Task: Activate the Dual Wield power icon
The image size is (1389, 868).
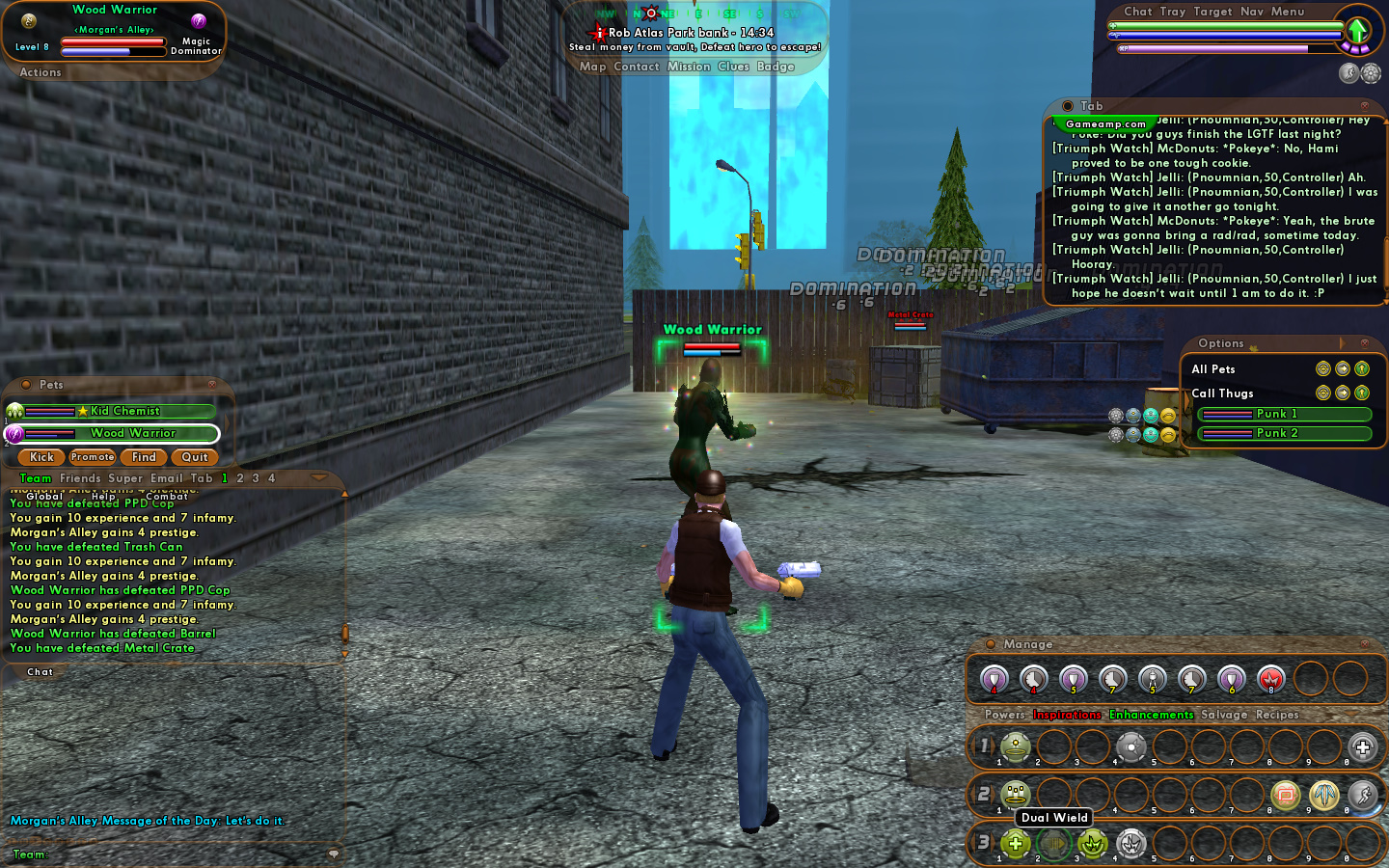Action: click(1054, 844)
